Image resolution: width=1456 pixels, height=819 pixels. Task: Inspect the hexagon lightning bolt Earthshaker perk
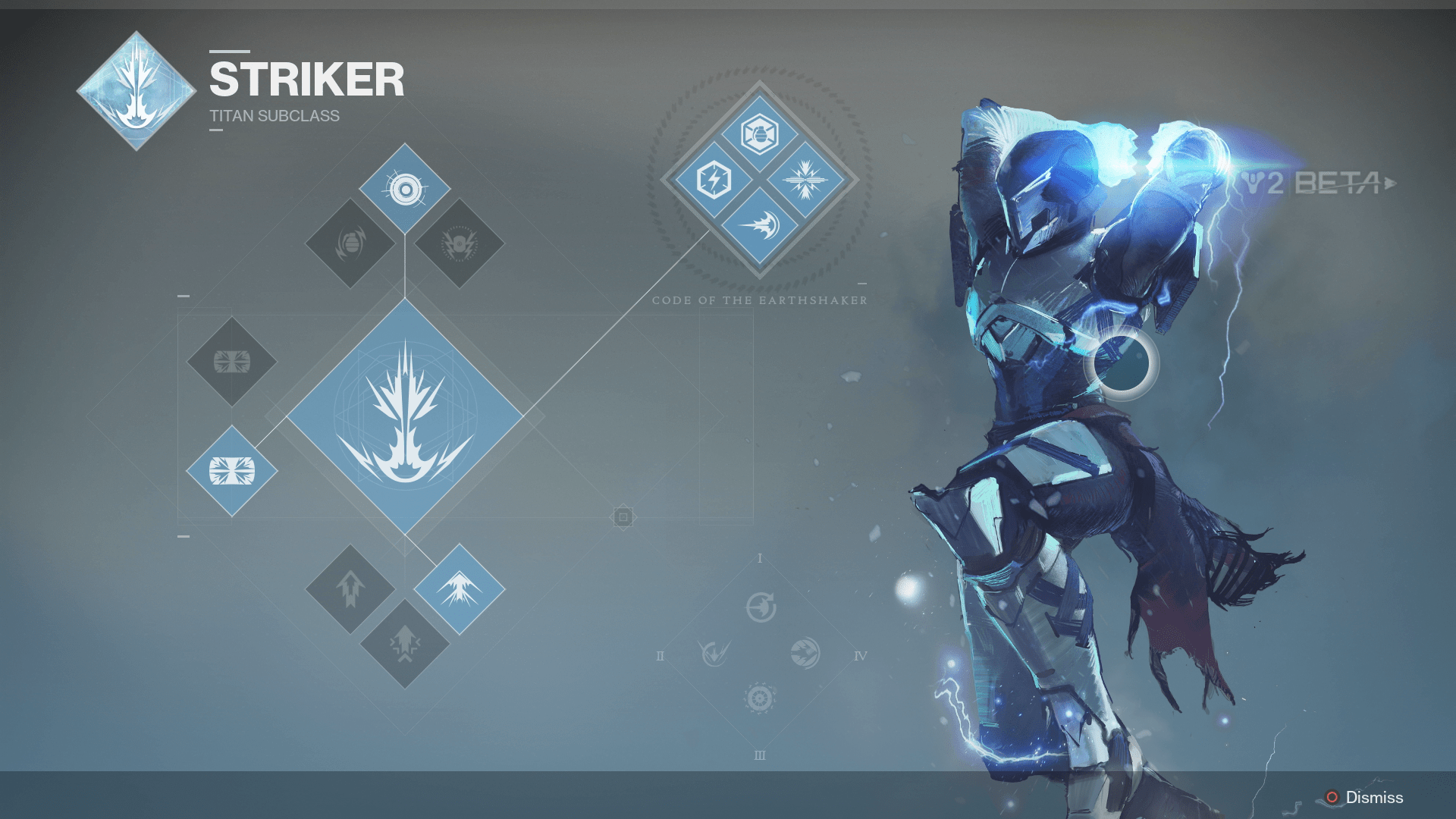coord(714,180)
